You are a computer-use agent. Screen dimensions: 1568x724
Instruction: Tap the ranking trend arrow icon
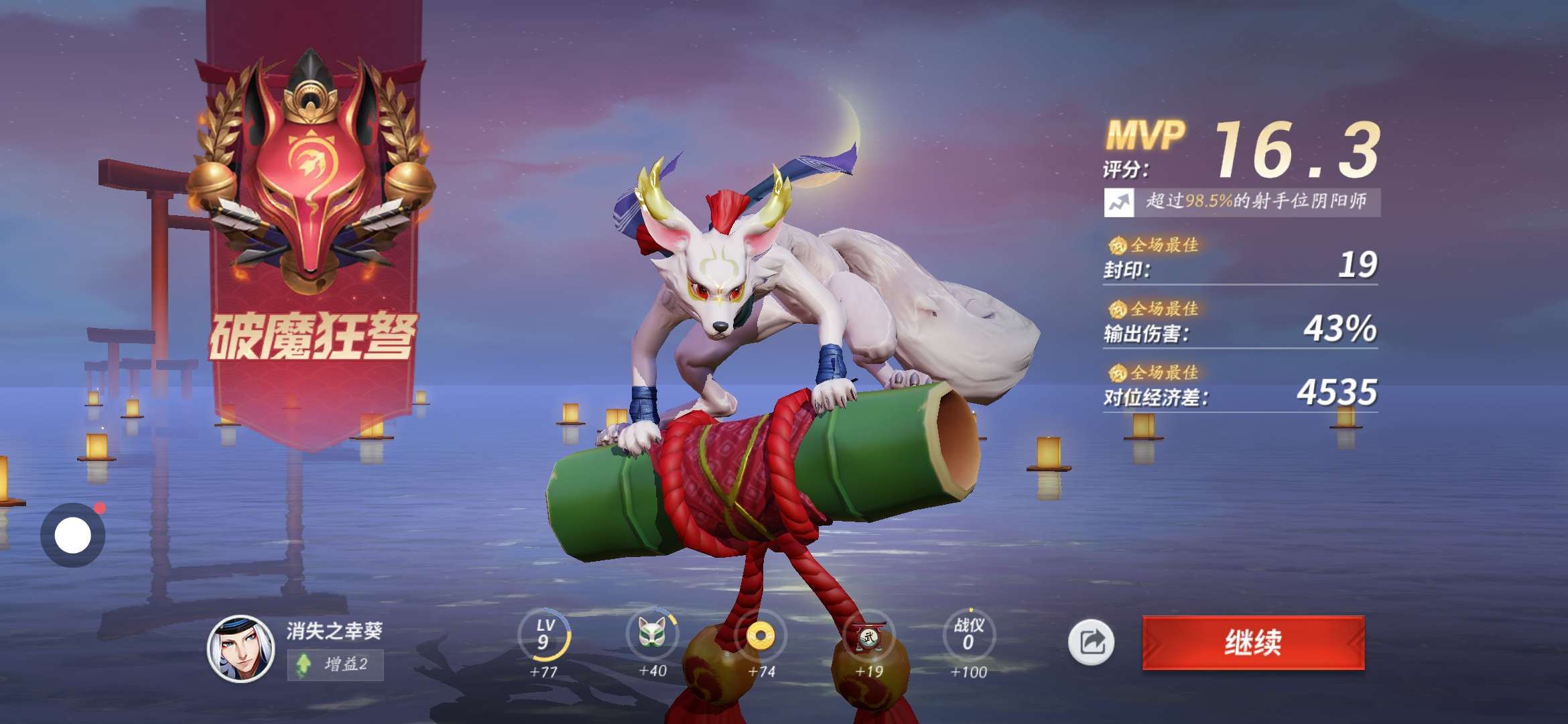pyautogui.click(x=1118, y=202)
